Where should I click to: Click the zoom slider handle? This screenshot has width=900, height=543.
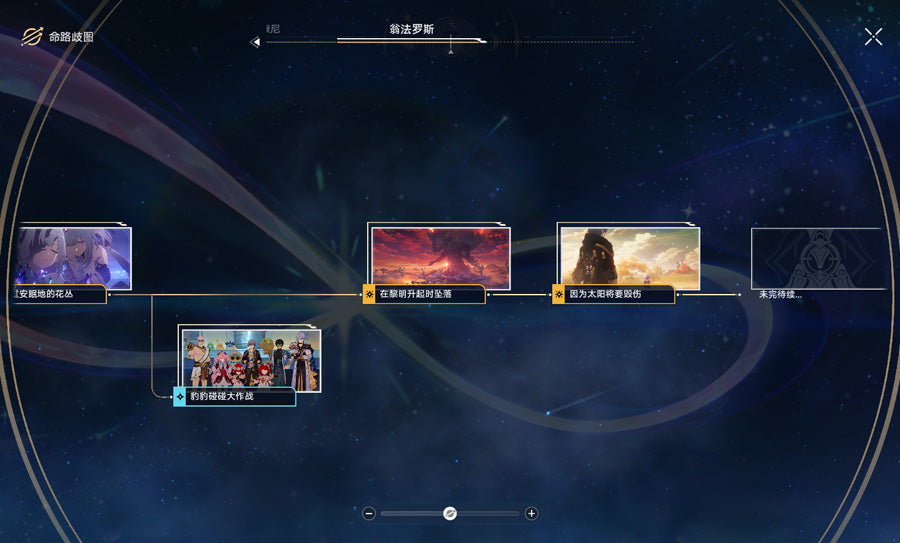pos(450,513)
